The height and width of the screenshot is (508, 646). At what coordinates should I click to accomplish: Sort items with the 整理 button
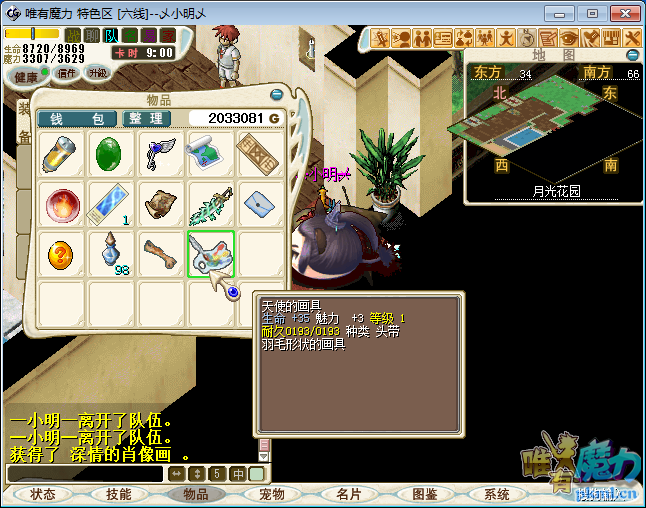147,118
